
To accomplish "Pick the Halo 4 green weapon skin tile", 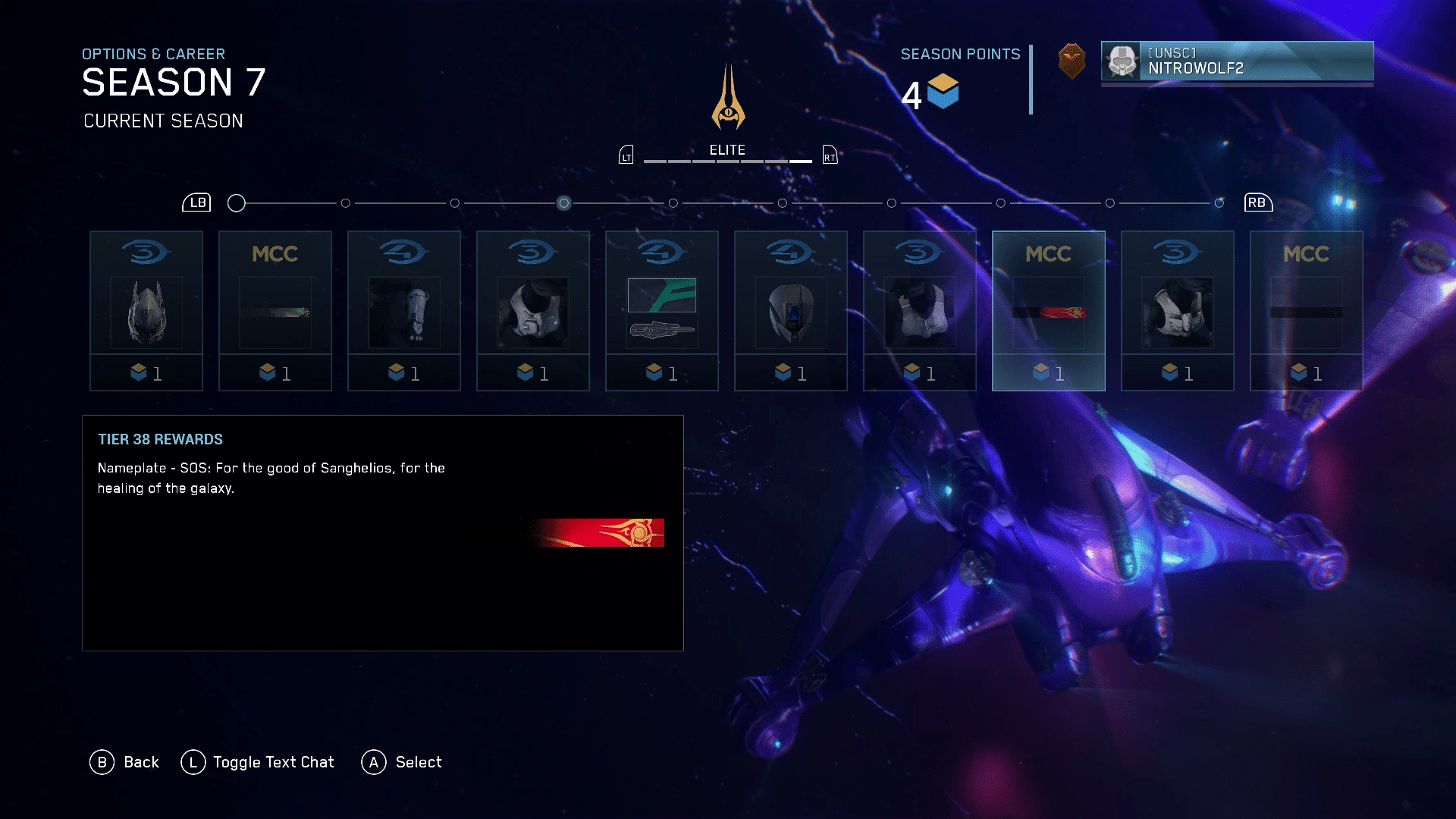I will click(x=662, y=311).
